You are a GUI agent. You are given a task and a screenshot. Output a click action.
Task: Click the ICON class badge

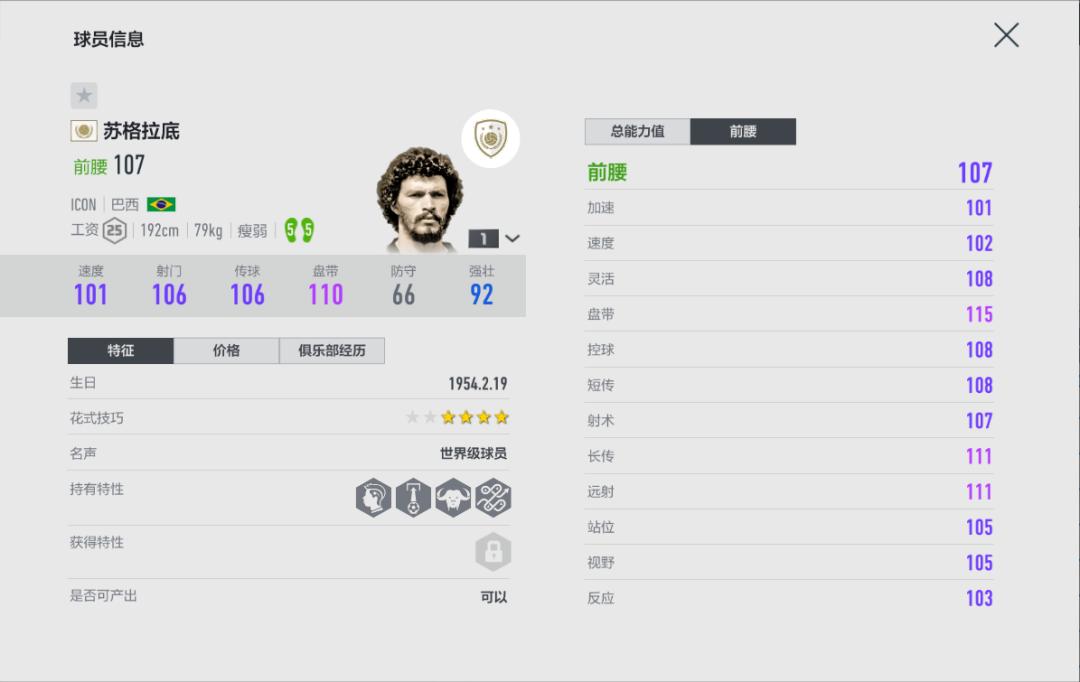(490, 139)
